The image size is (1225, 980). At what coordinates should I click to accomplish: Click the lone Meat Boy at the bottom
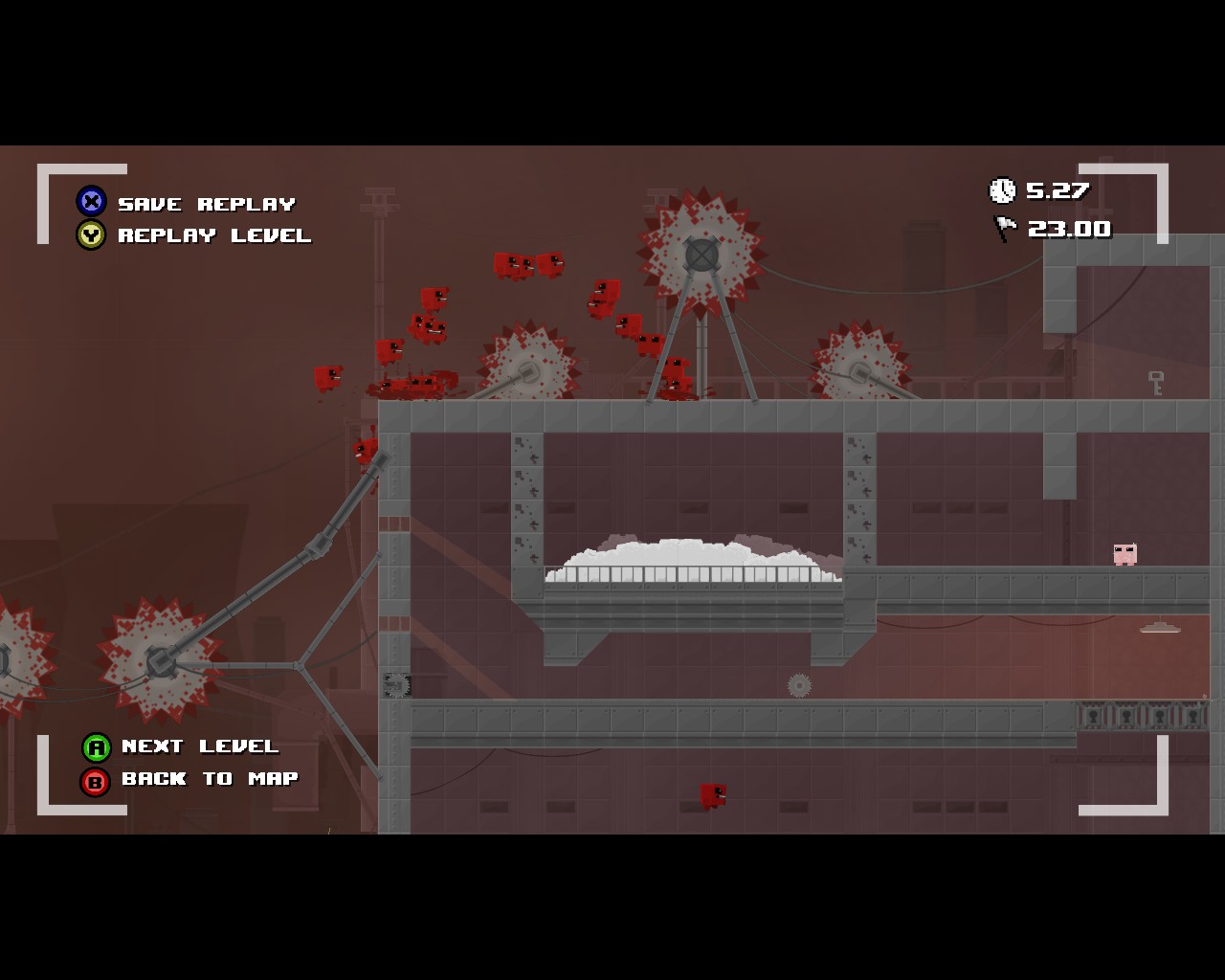click(712, 793)
